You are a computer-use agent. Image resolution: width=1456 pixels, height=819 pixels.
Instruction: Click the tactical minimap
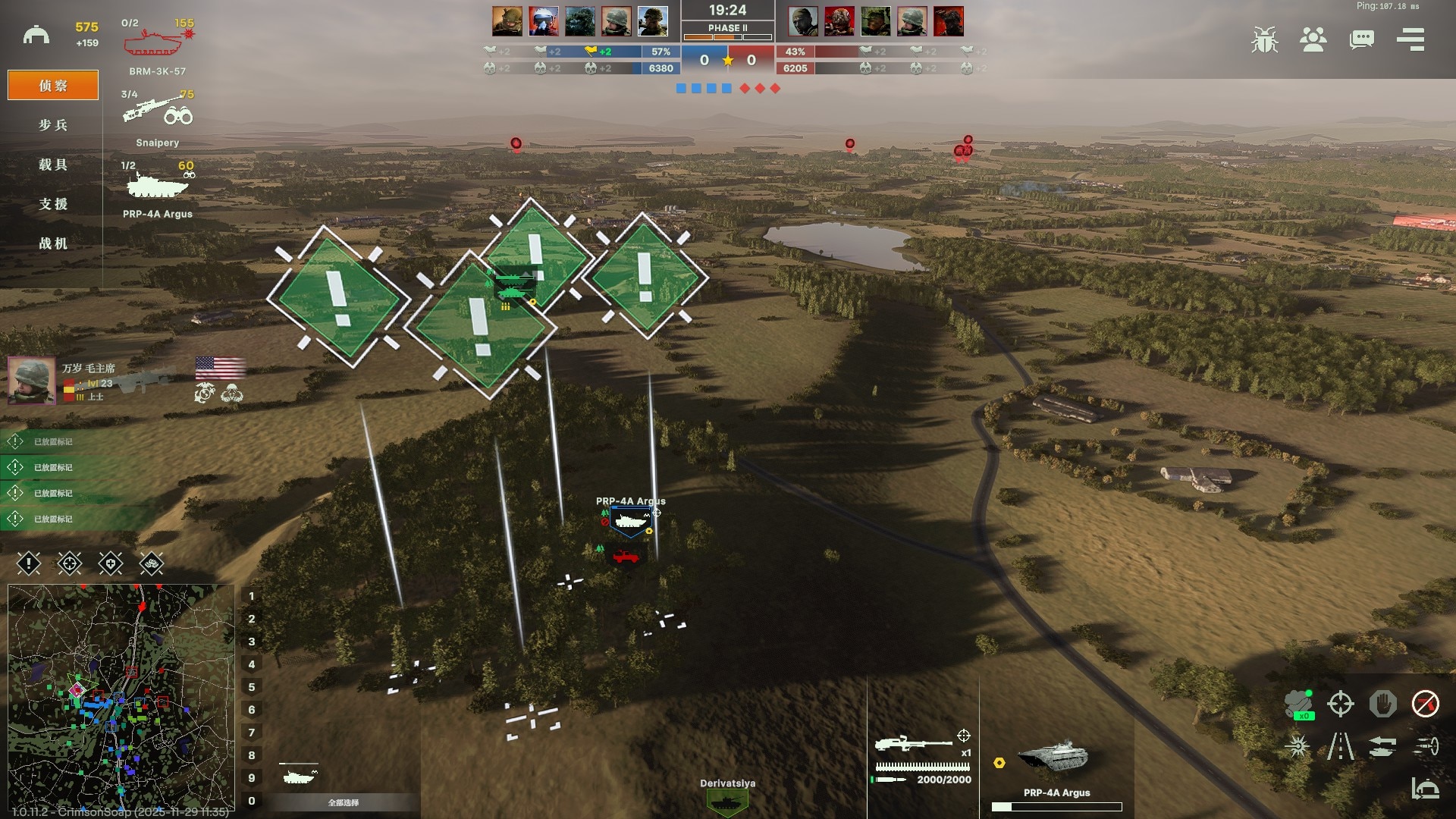coord(121,696)
